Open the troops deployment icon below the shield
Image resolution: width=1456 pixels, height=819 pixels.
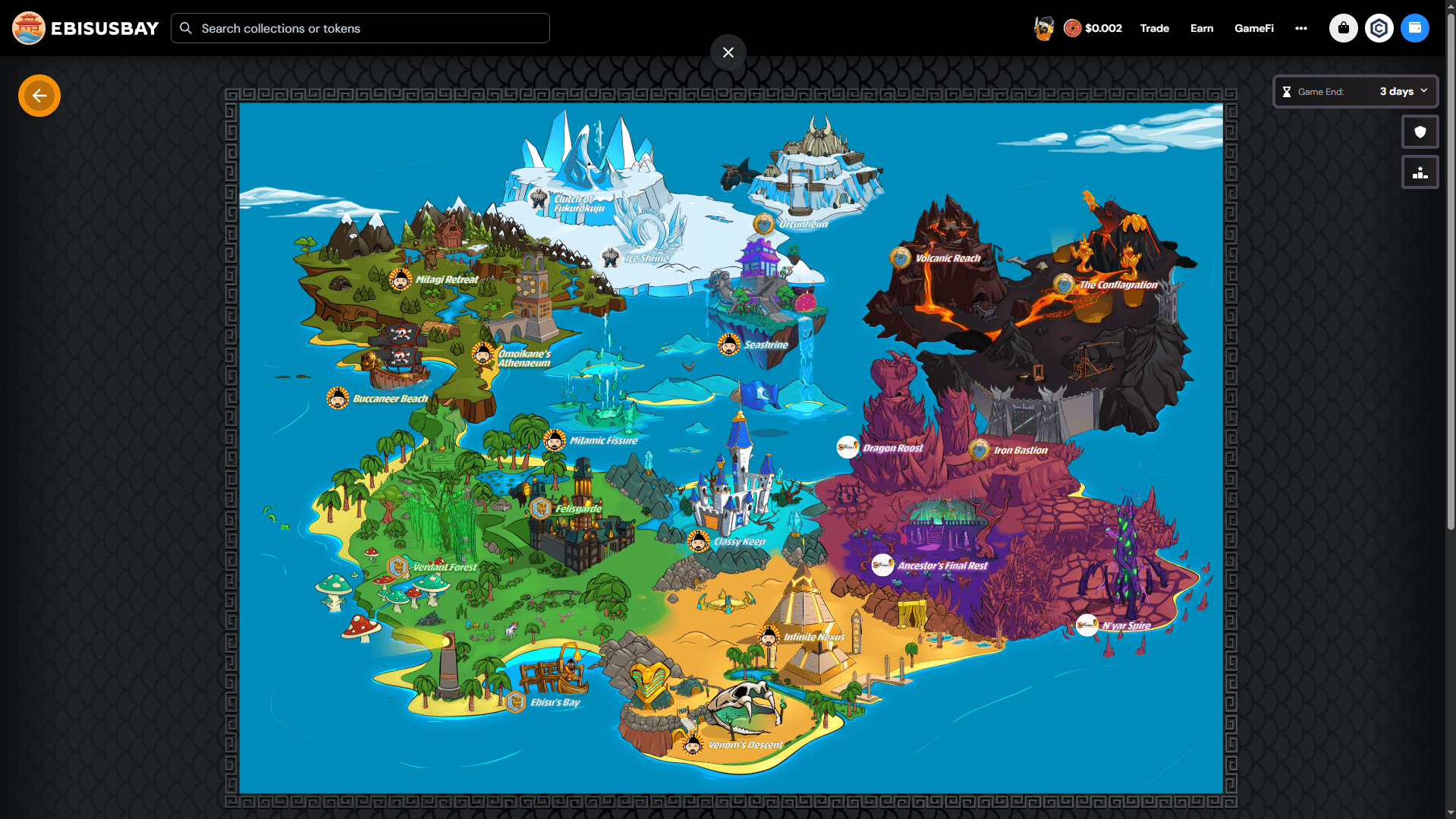[1420, 172]
